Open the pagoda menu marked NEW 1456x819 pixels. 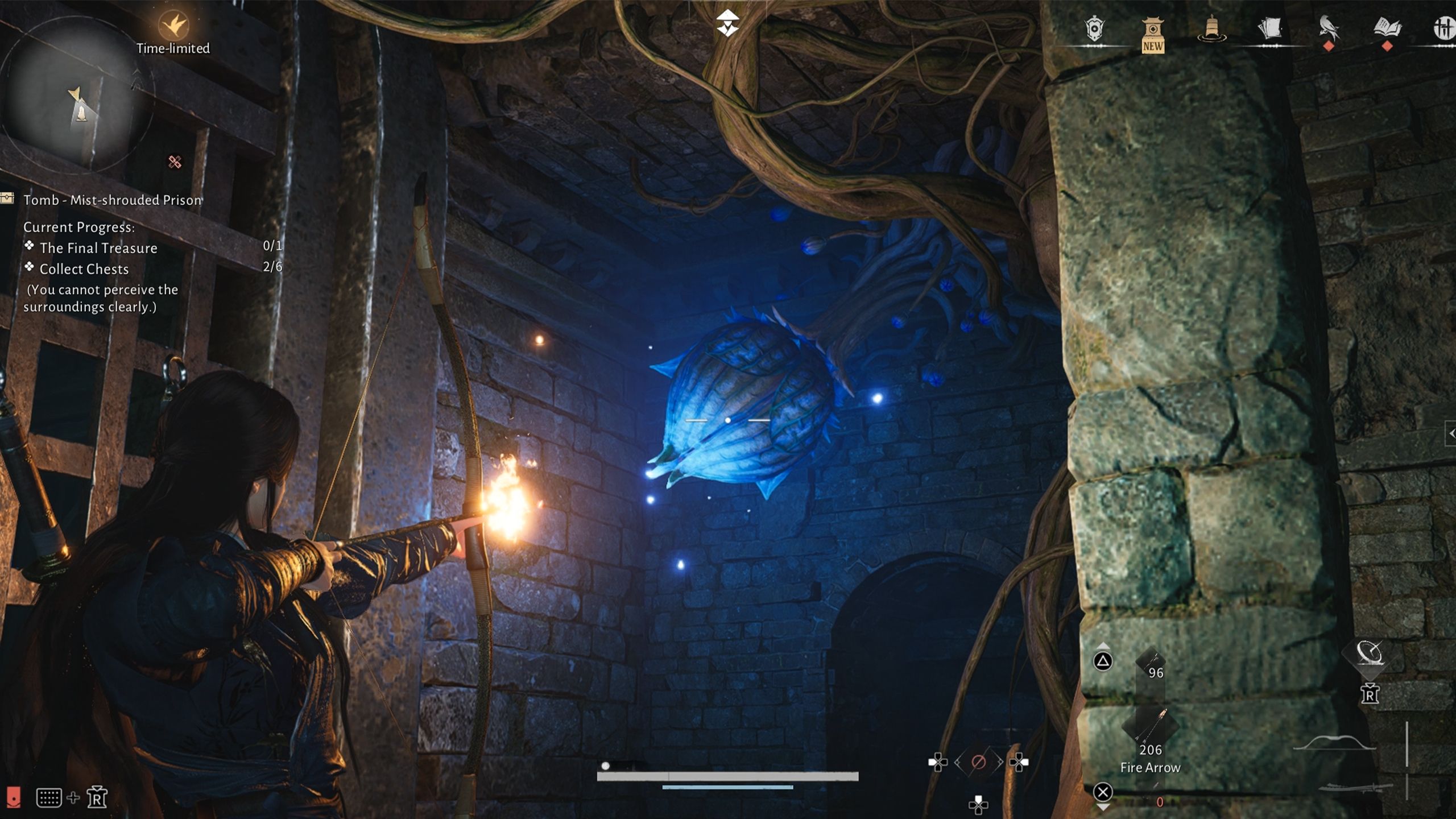(x=1152, y=31)
